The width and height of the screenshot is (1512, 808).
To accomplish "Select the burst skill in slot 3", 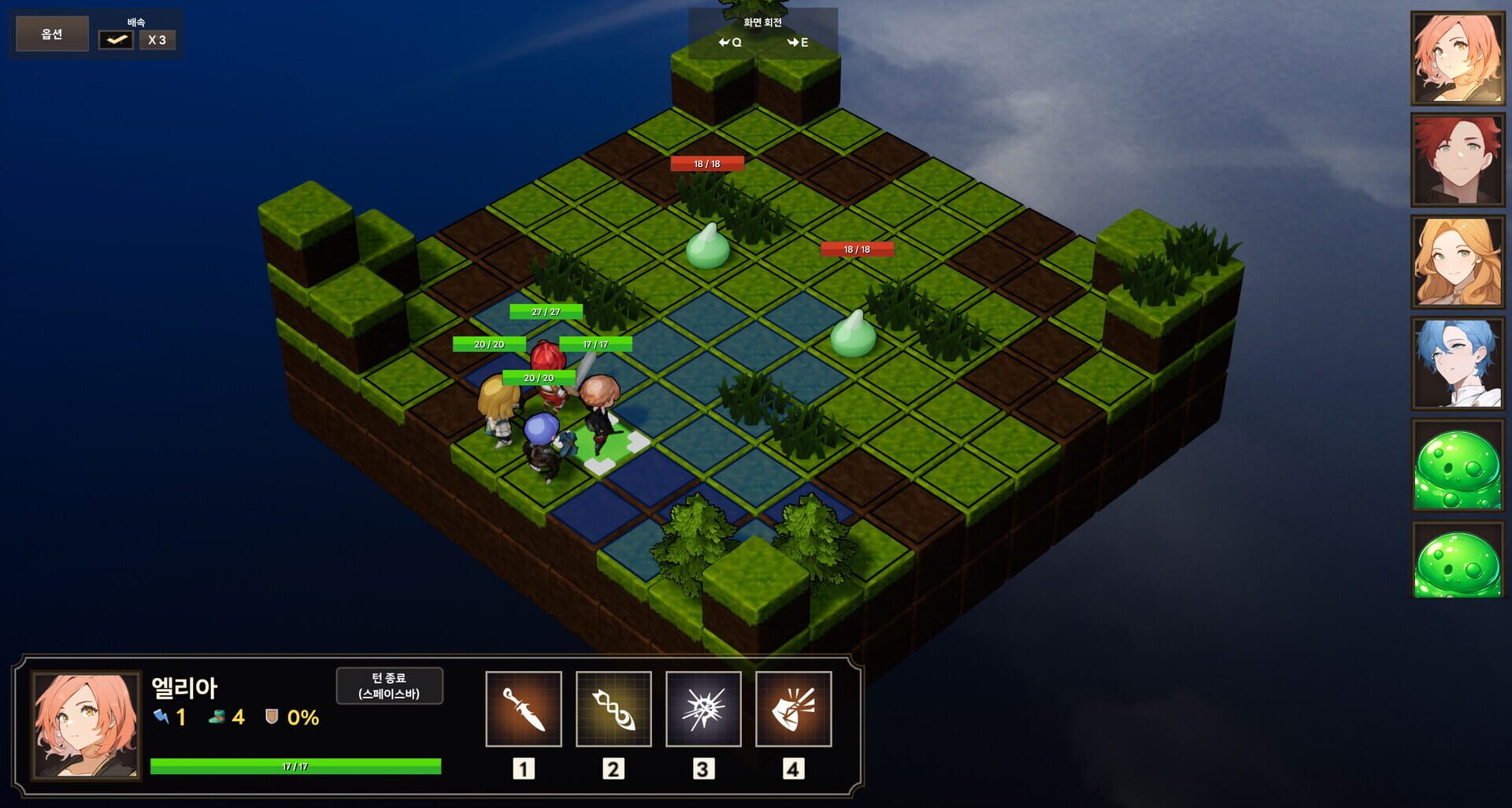I will 703,708.
